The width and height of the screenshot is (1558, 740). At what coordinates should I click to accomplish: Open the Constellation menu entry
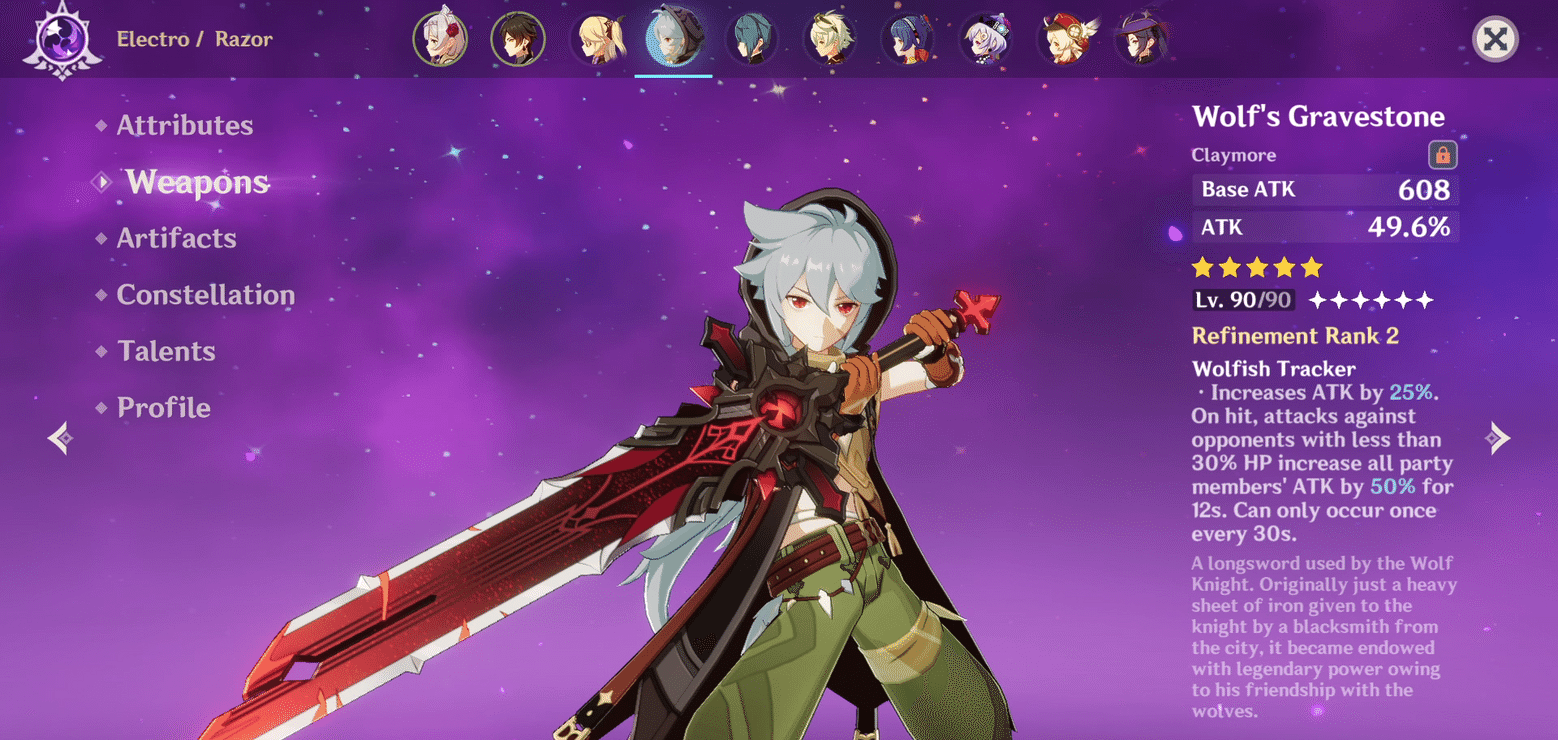[205, 294]
